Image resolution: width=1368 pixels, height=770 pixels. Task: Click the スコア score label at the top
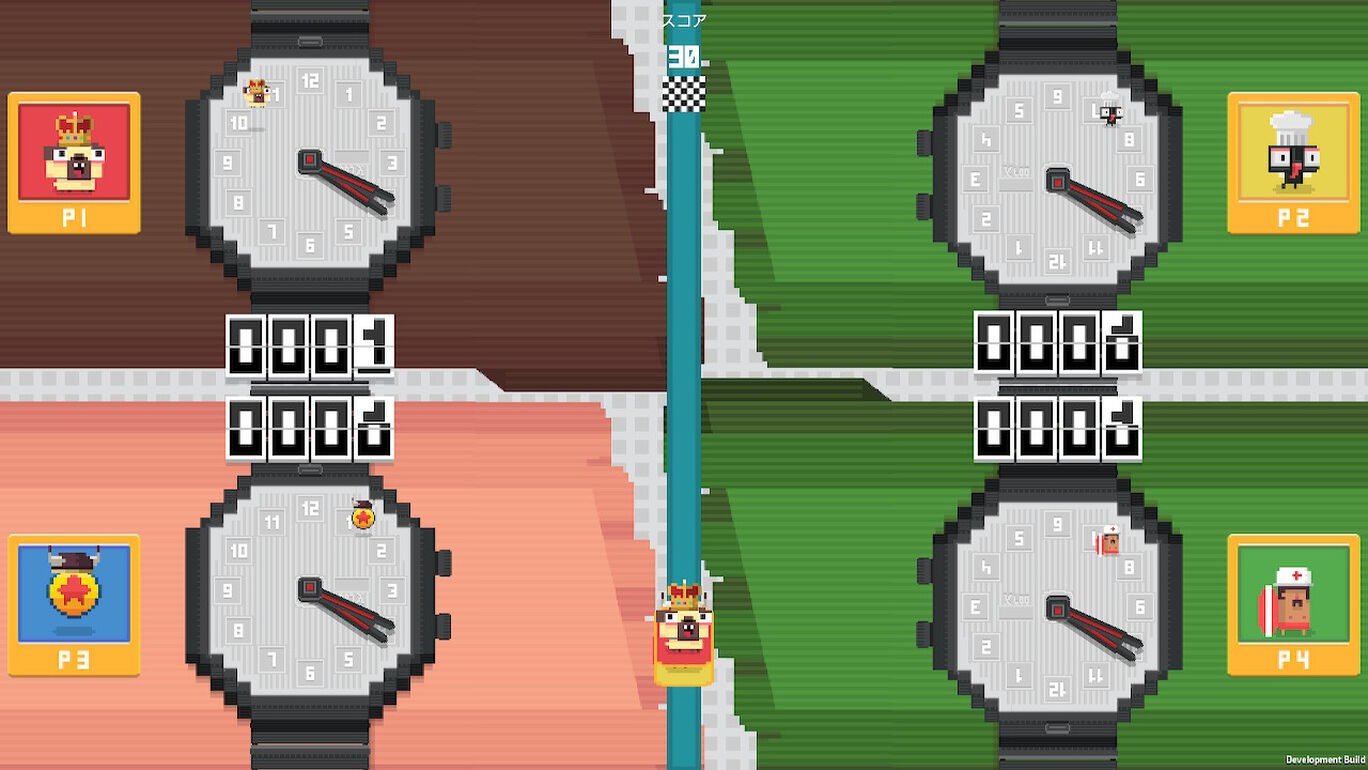(686, 17)
